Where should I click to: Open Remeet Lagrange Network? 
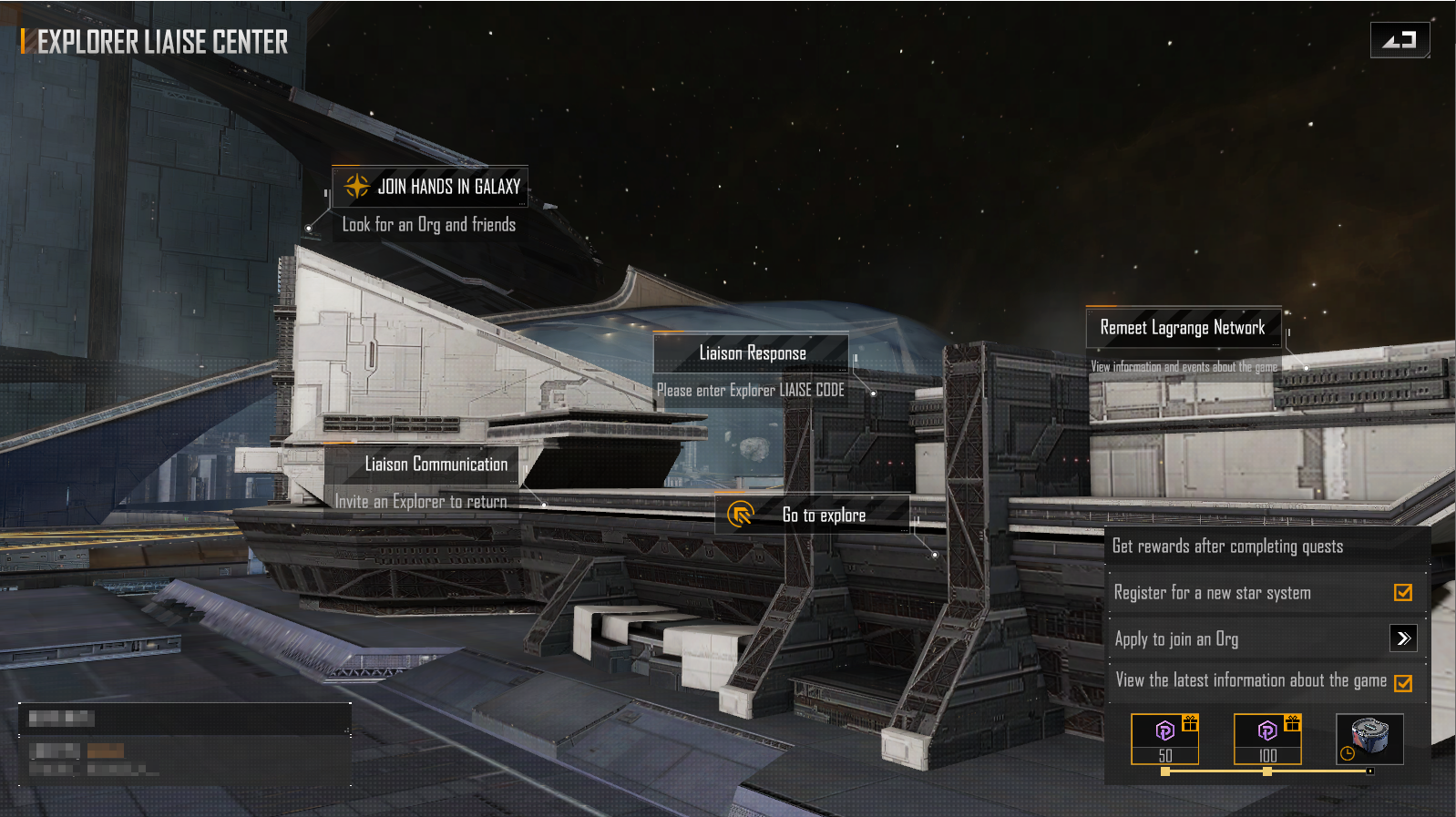click(x=1183, y=328)
